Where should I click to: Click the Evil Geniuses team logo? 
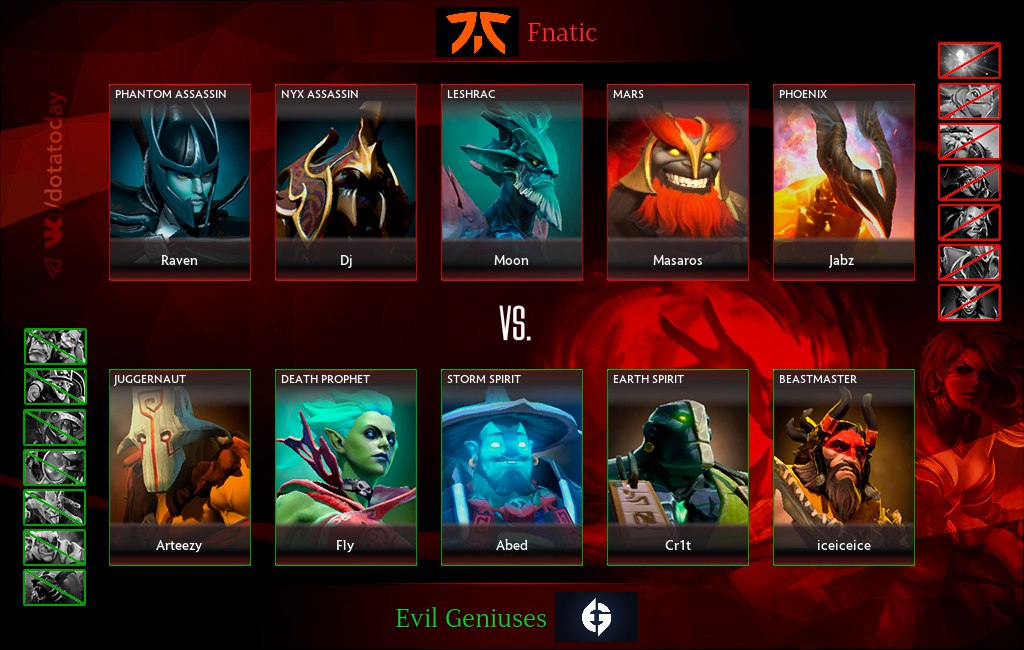click(596, 617)
